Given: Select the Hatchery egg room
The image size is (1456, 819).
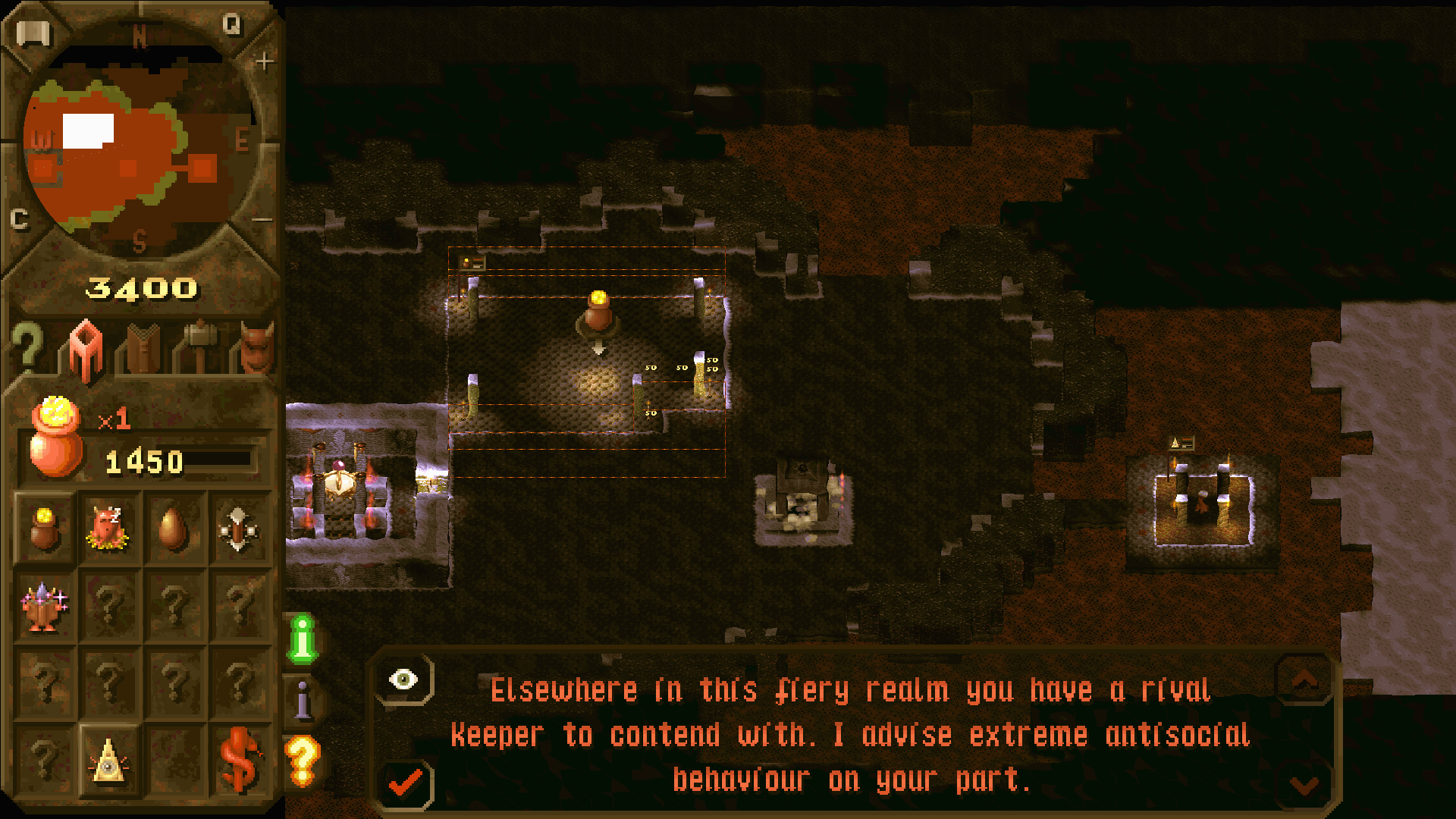Looking at the screenshot, I should (x=173, y=528).
